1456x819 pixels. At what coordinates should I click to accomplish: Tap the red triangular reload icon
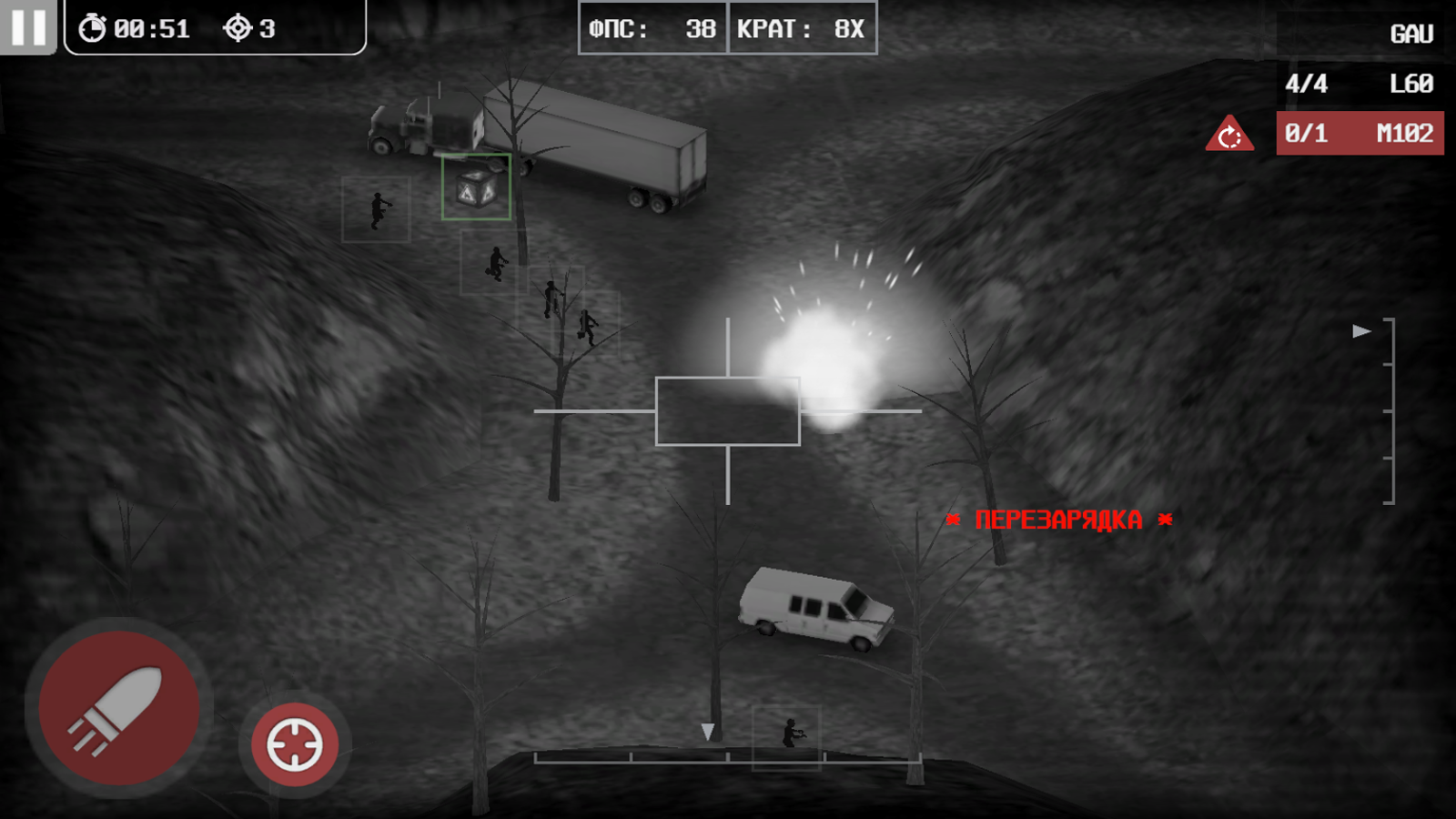pos(1231,133)
